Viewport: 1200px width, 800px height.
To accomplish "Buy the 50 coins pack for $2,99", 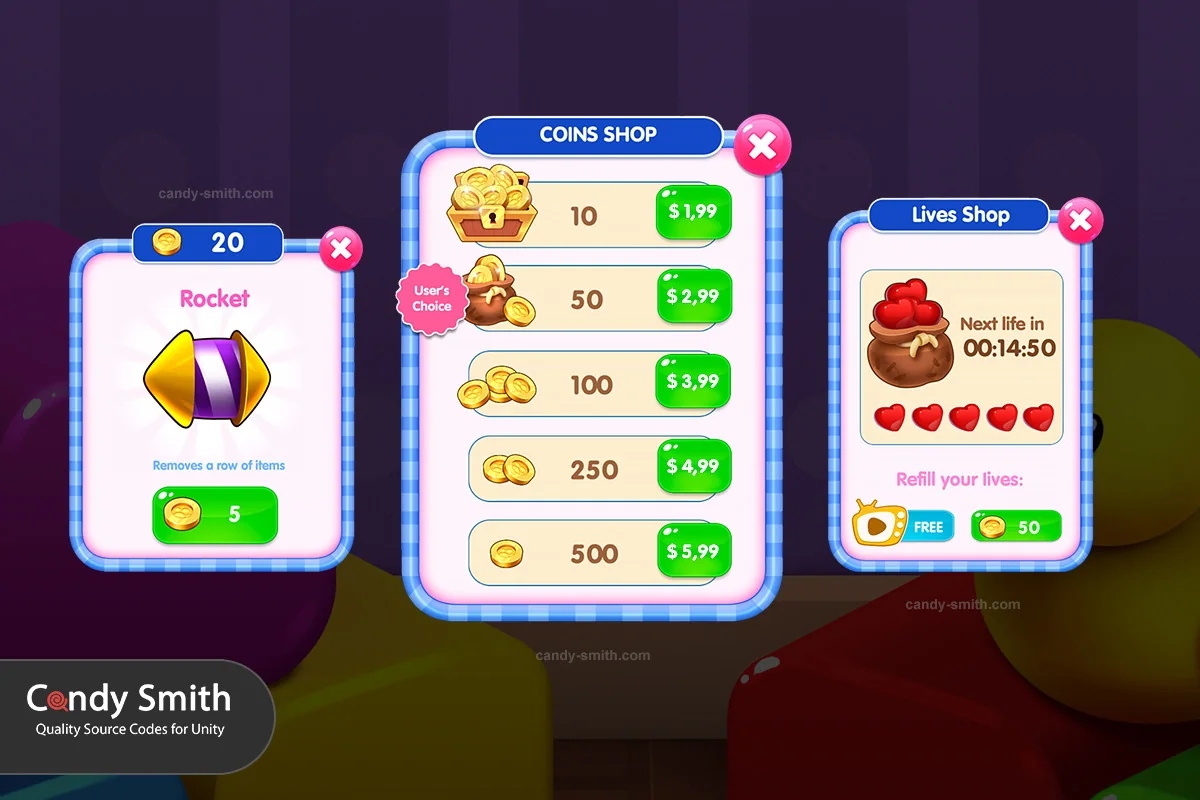I will [x=693, y=297].
